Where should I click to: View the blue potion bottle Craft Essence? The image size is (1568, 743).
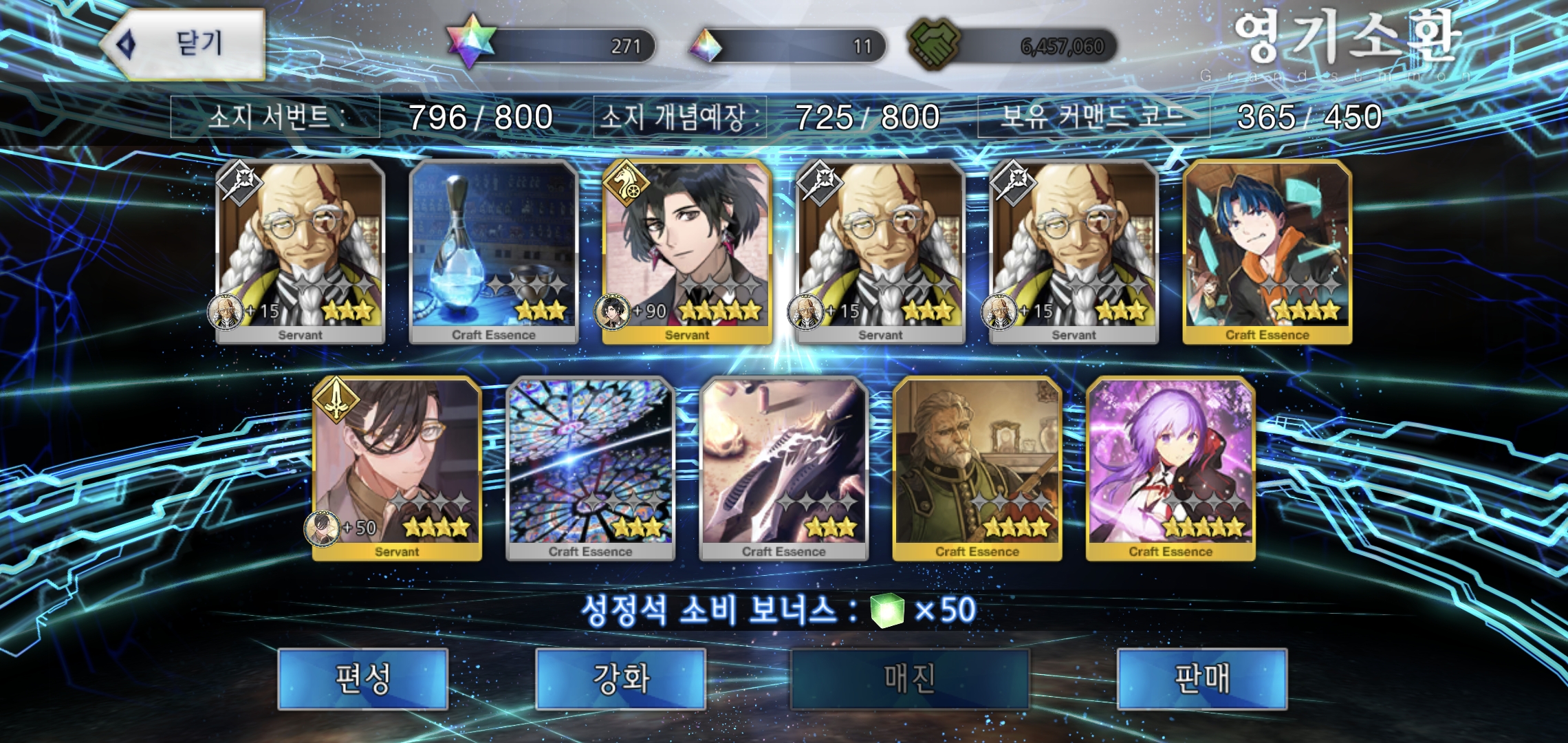493,252
